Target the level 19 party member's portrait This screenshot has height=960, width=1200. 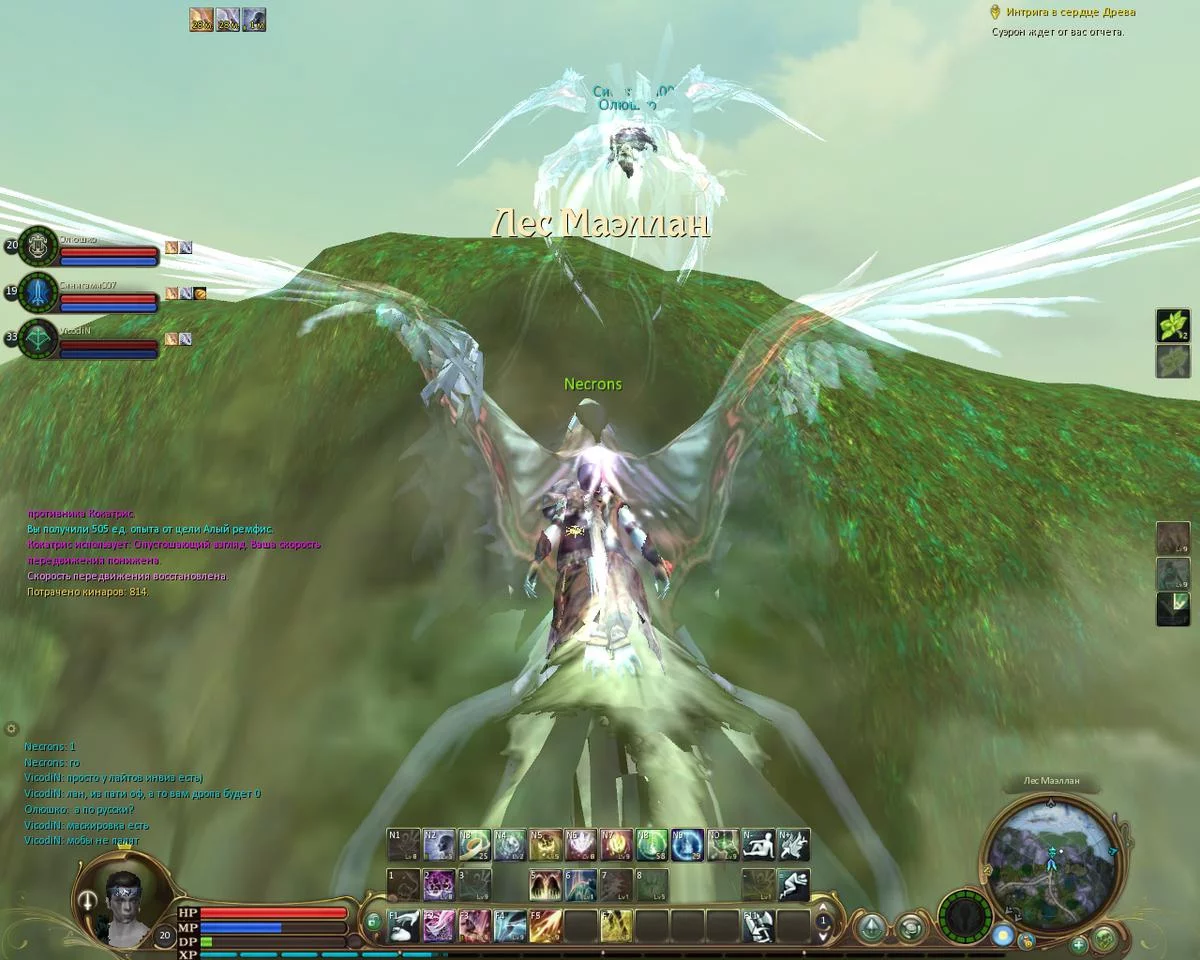pos(38,292)
